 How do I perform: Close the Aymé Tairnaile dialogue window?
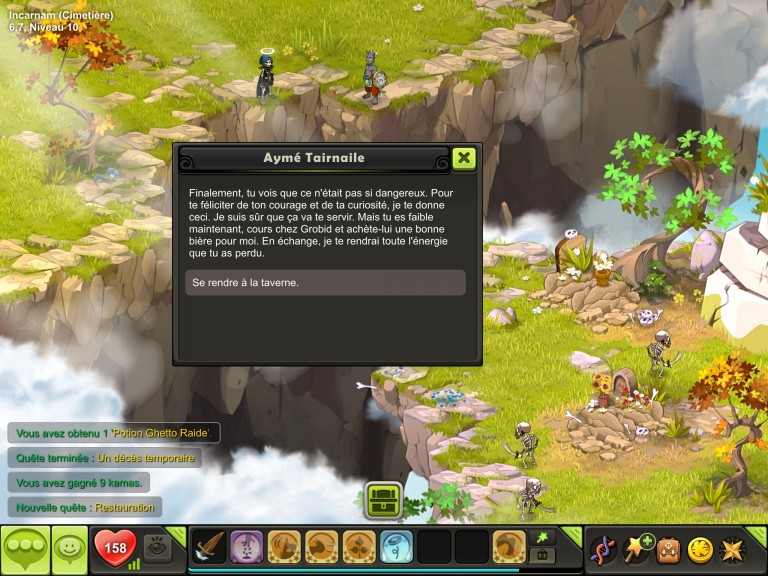pos(463,158)
